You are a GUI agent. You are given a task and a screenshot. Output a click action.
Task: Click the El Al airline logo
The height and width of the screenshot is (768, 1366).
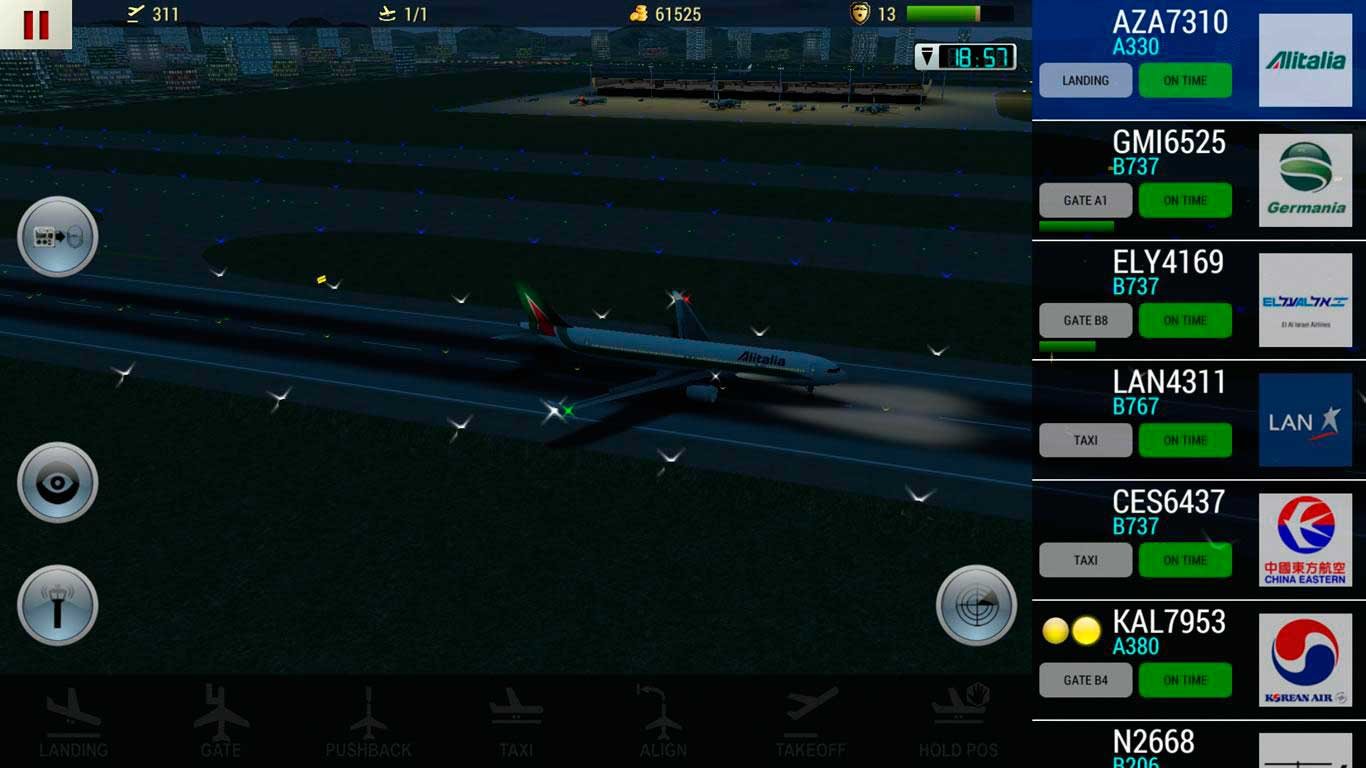pyautogui.click(x=1305, y=300)
